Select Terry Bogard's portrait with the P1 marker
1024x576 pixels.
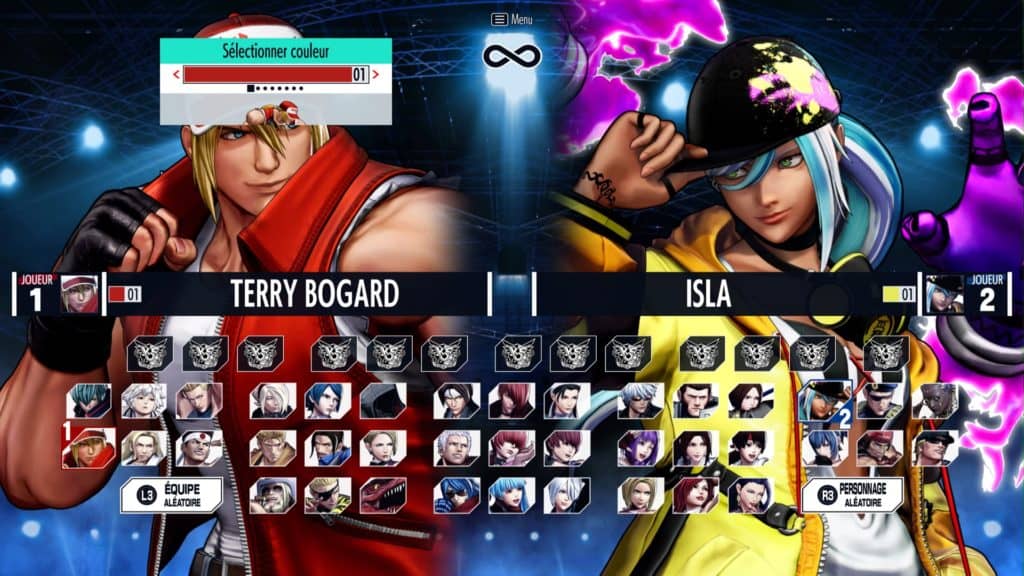coord(89,448)
